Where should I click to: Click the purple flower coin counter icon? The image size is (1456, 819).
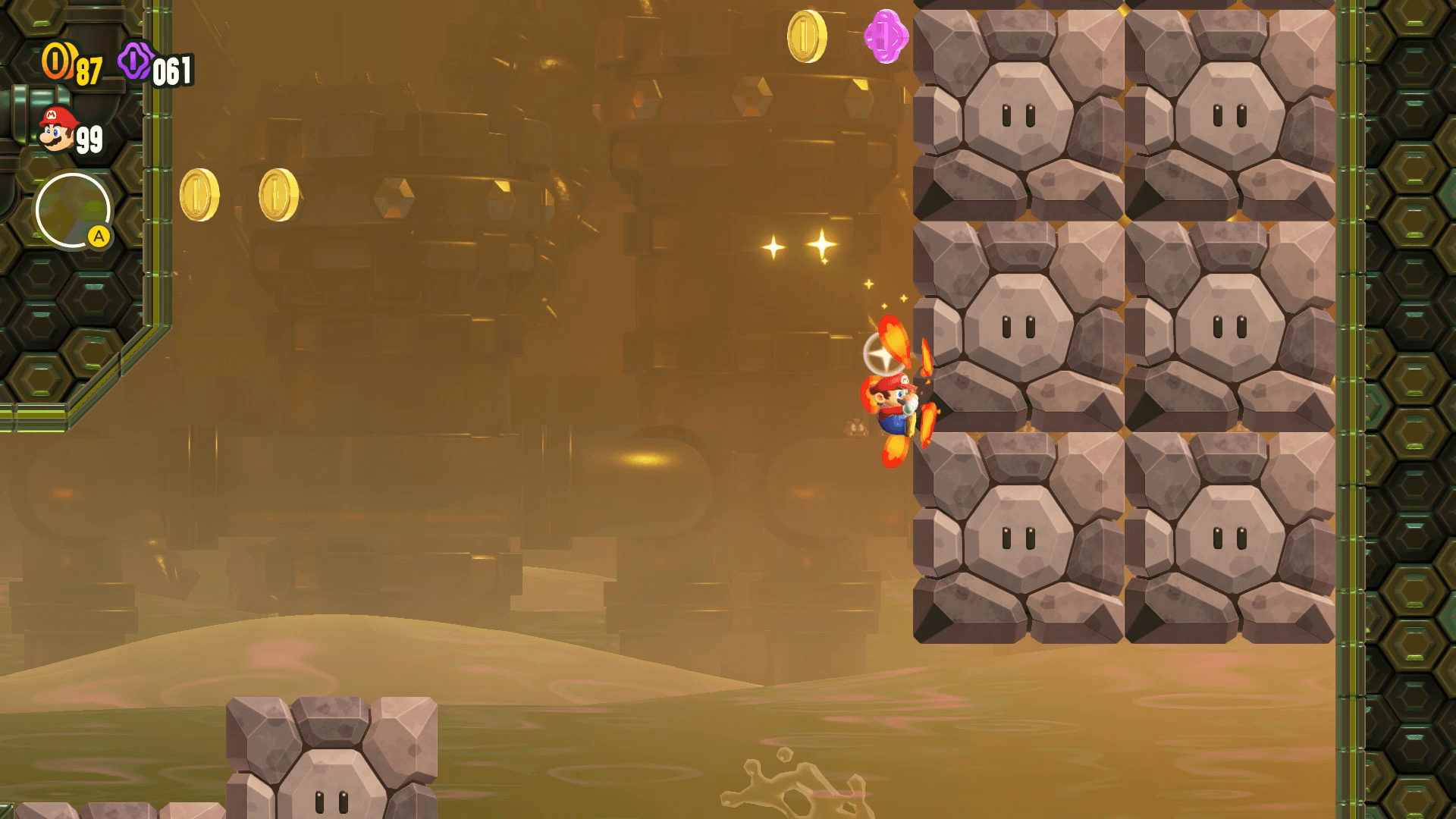[x=135, y=61]
